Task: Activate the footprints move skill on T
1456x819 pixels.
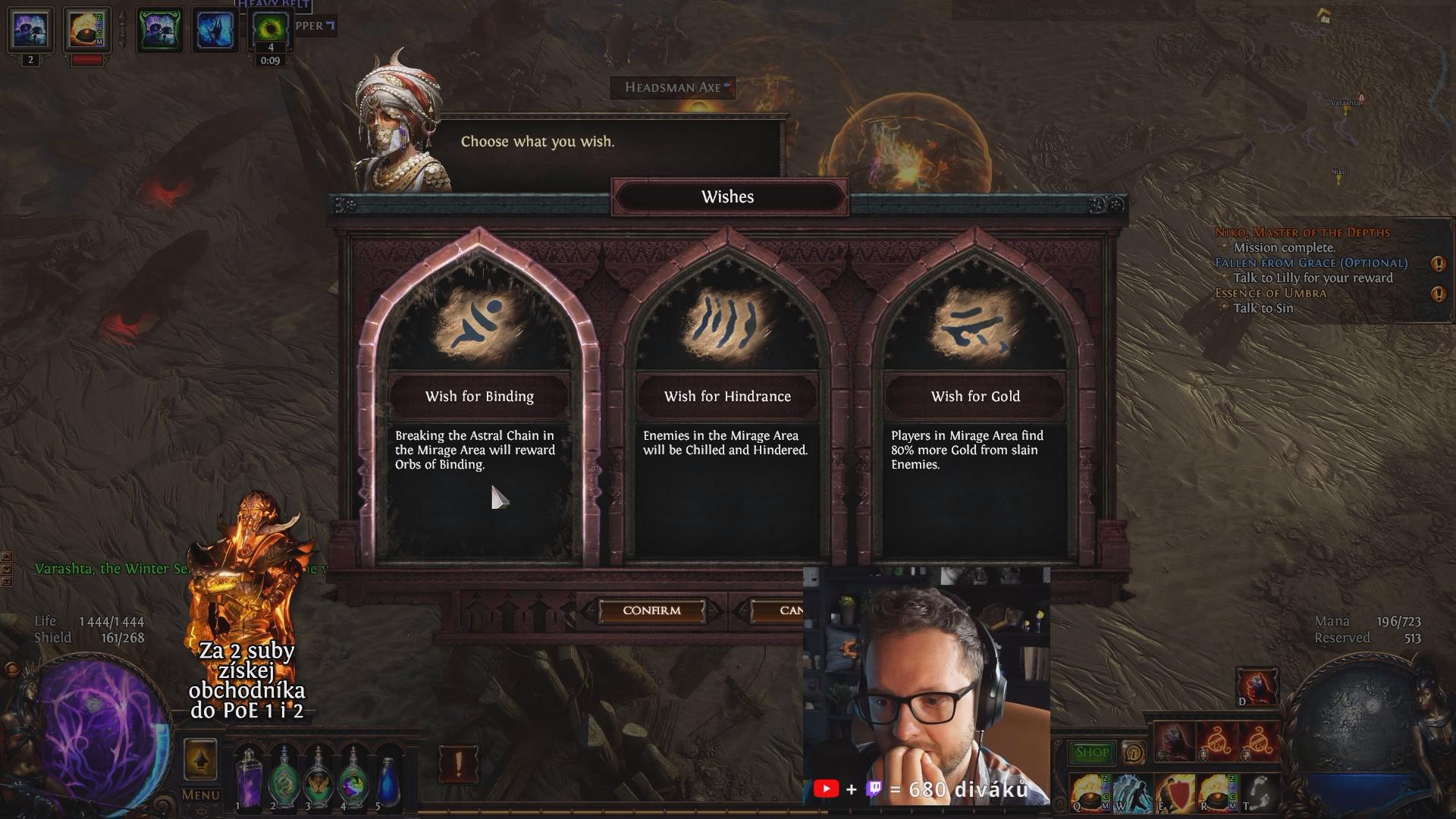Action: tap(1258, 792)
